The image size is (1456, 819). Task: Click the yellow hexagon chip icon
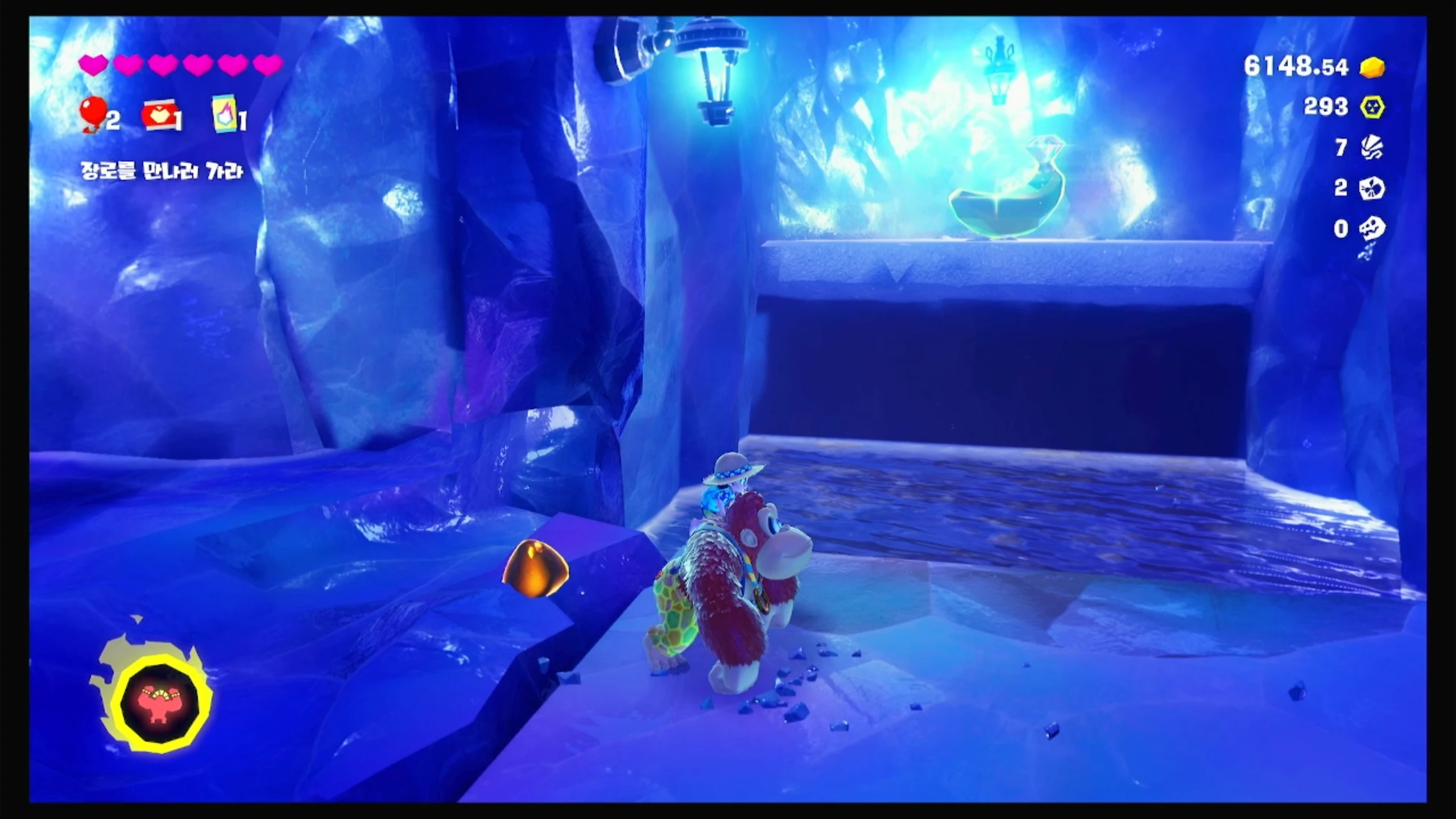tap(1372, 107)
